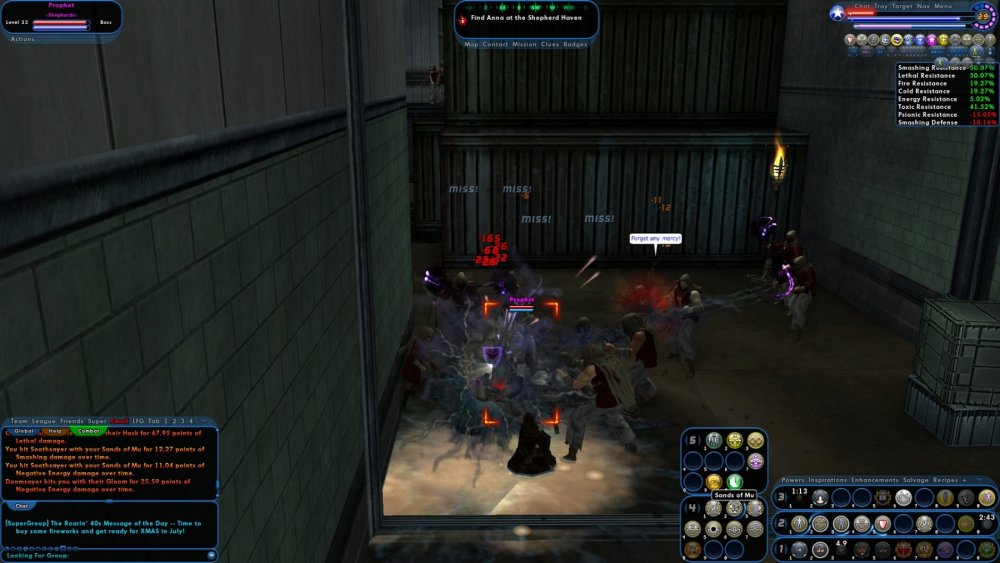Viewport: 1000px width, 563px height.
Task: Select the Help chat tab
Action: [x=56, y=431]
